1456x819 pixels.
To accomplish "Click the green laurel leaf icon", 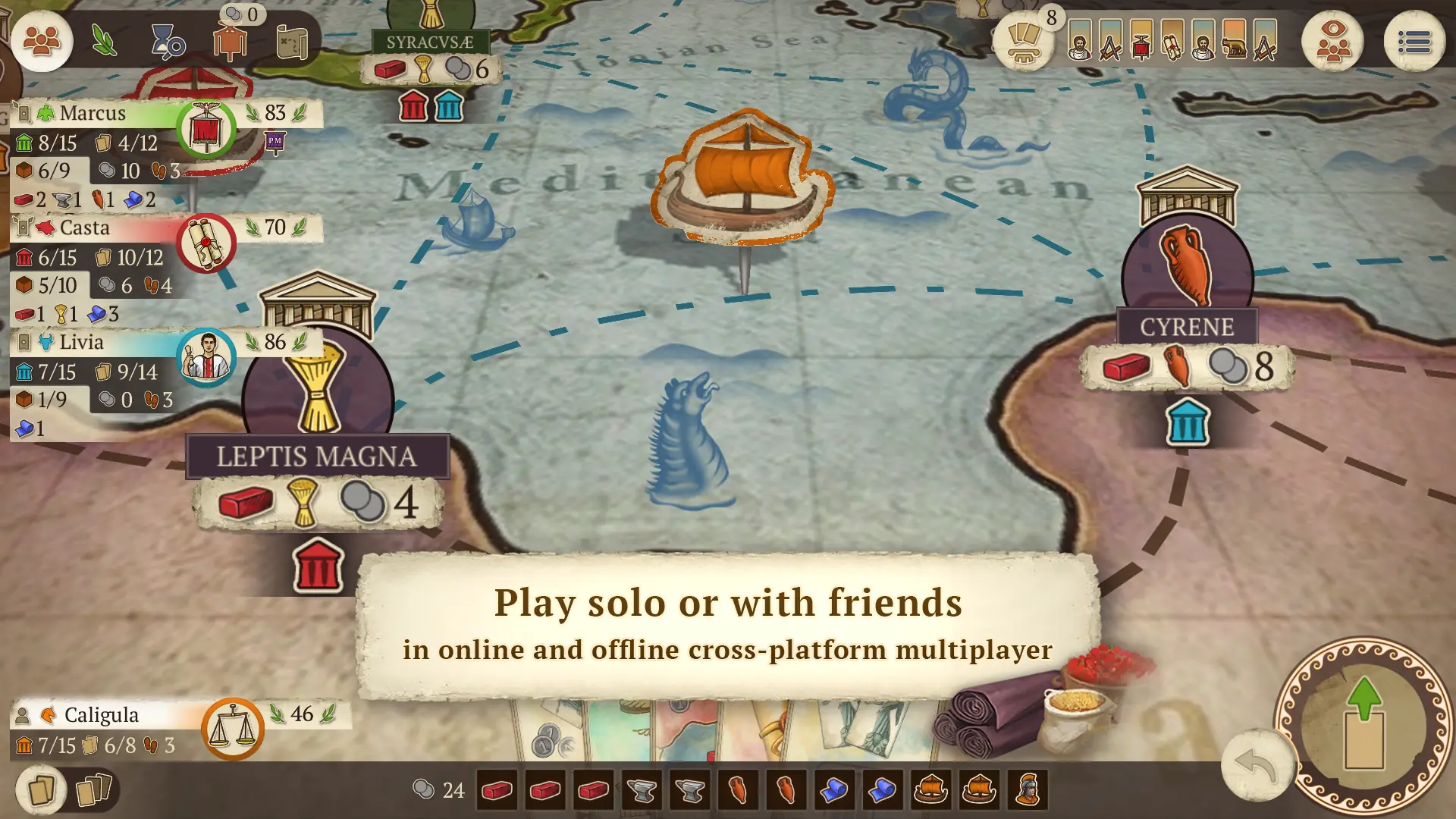I will coord(104,42).
